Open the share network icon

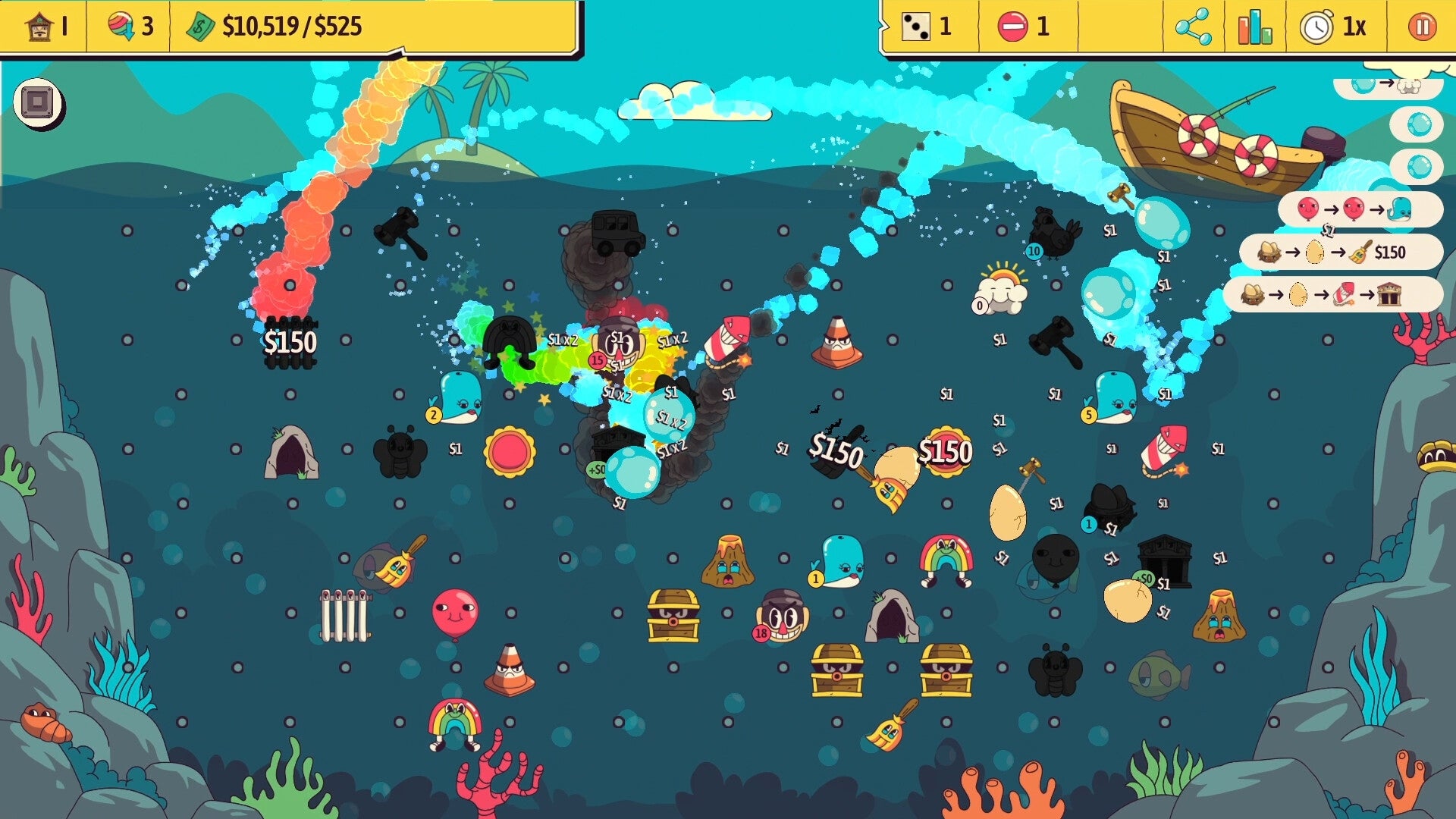point(1191,27)
